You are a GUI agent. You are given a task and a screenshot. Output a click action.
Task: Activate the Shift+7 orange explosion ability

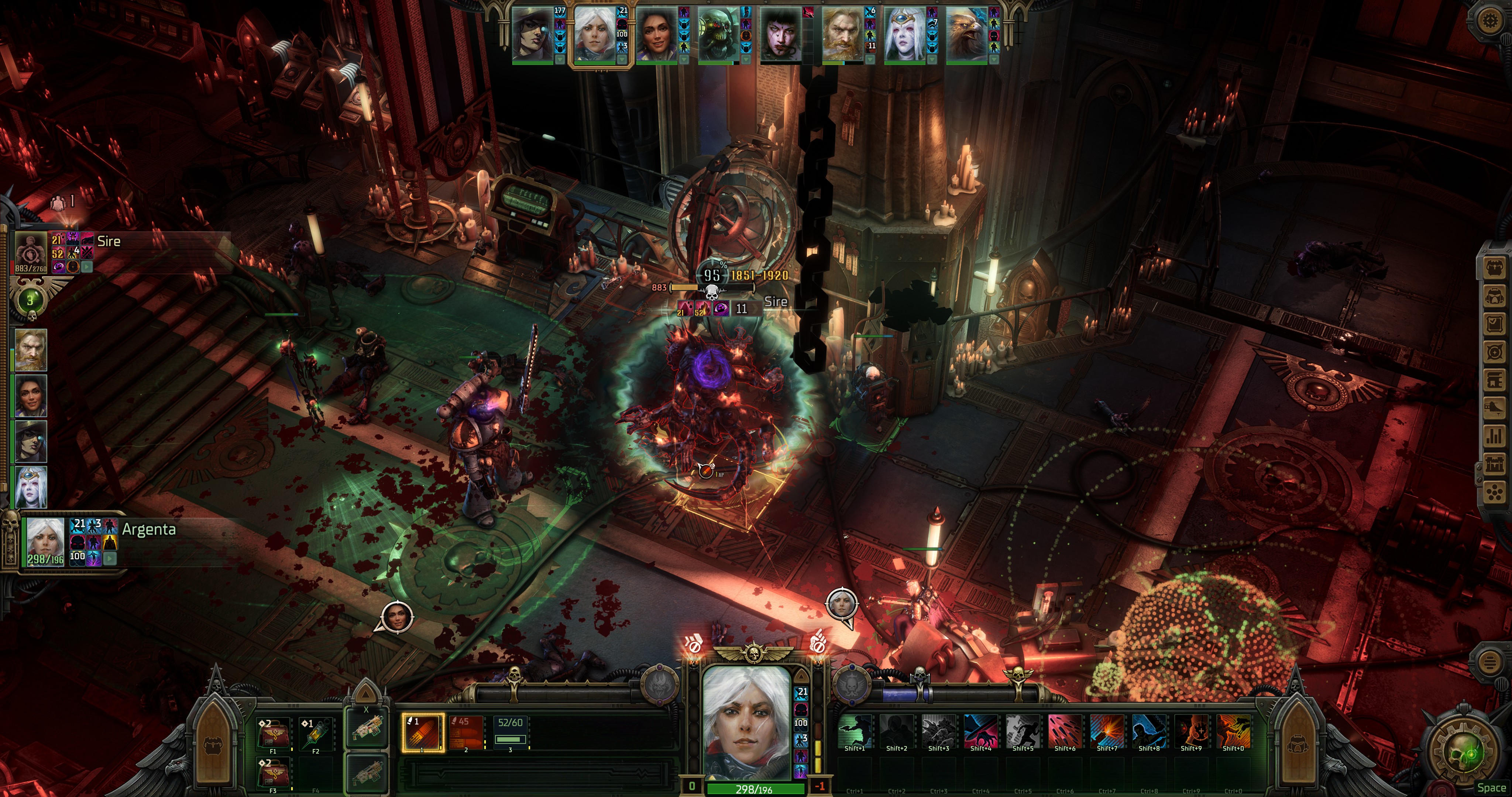coord(1107,731)
